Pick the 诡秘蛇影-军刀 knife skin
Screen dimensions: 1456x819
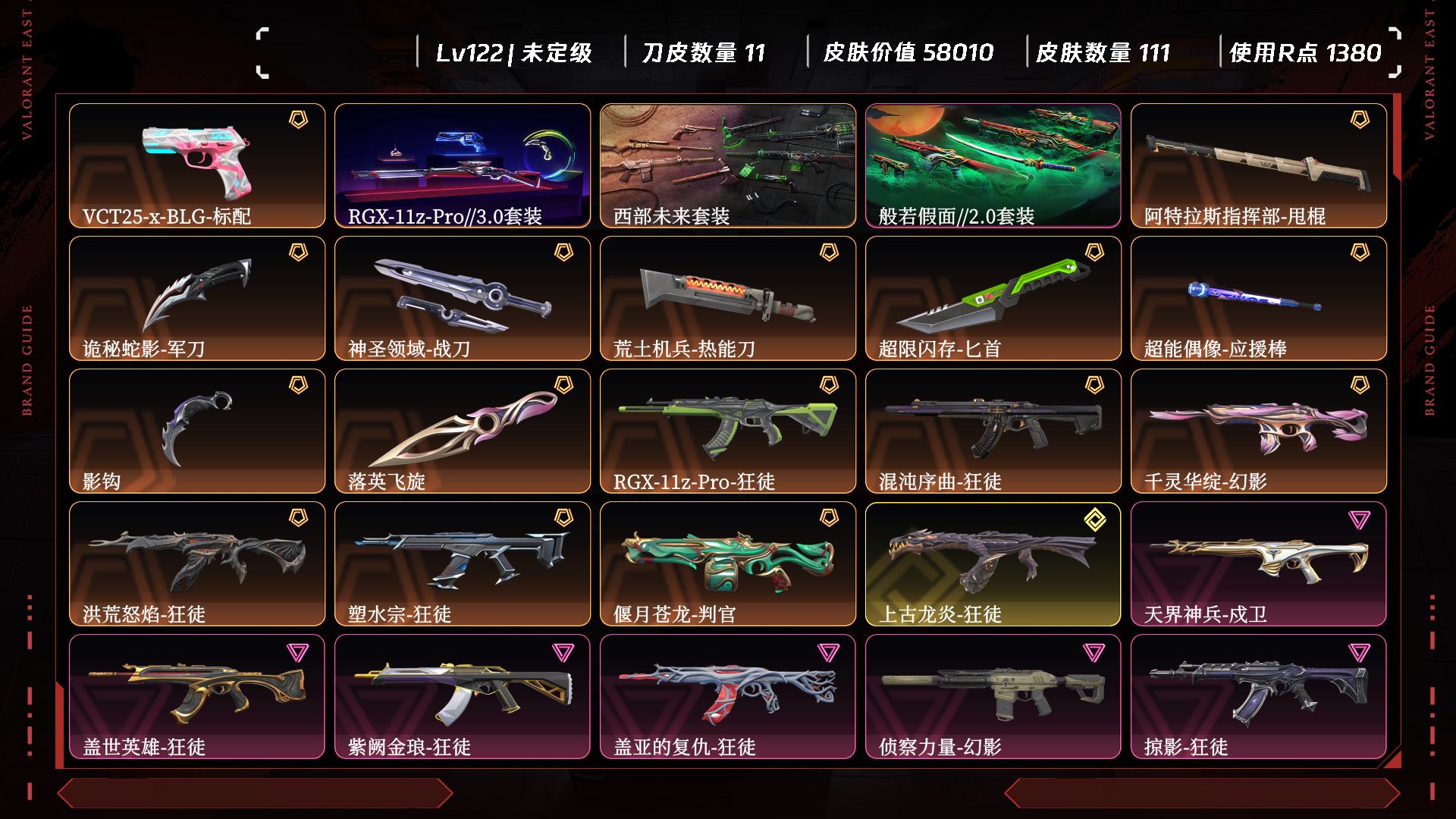[x=197, y=298]
